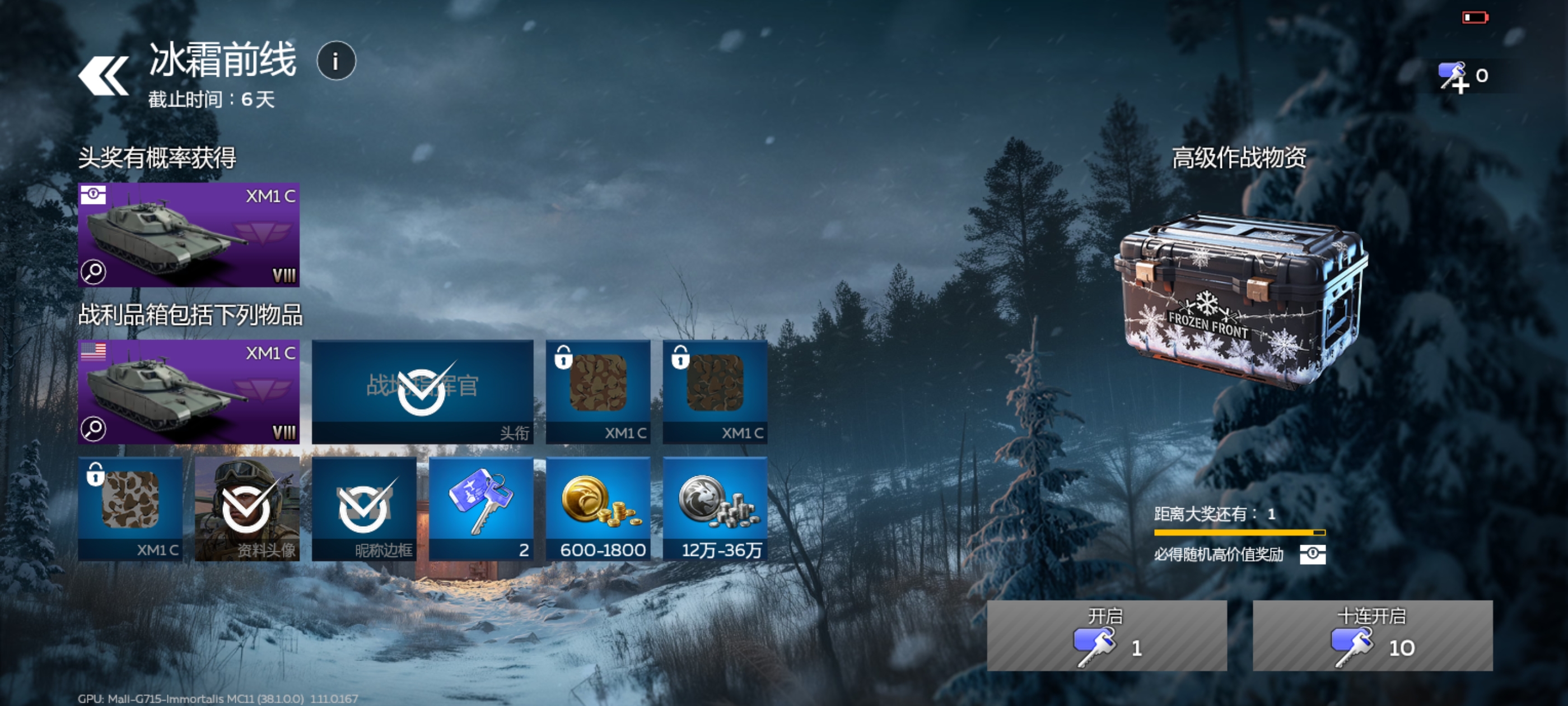The image size is (1568, 706).
Task: Select the Frozen Front loot crate
Action: (x=1240, y=299)
